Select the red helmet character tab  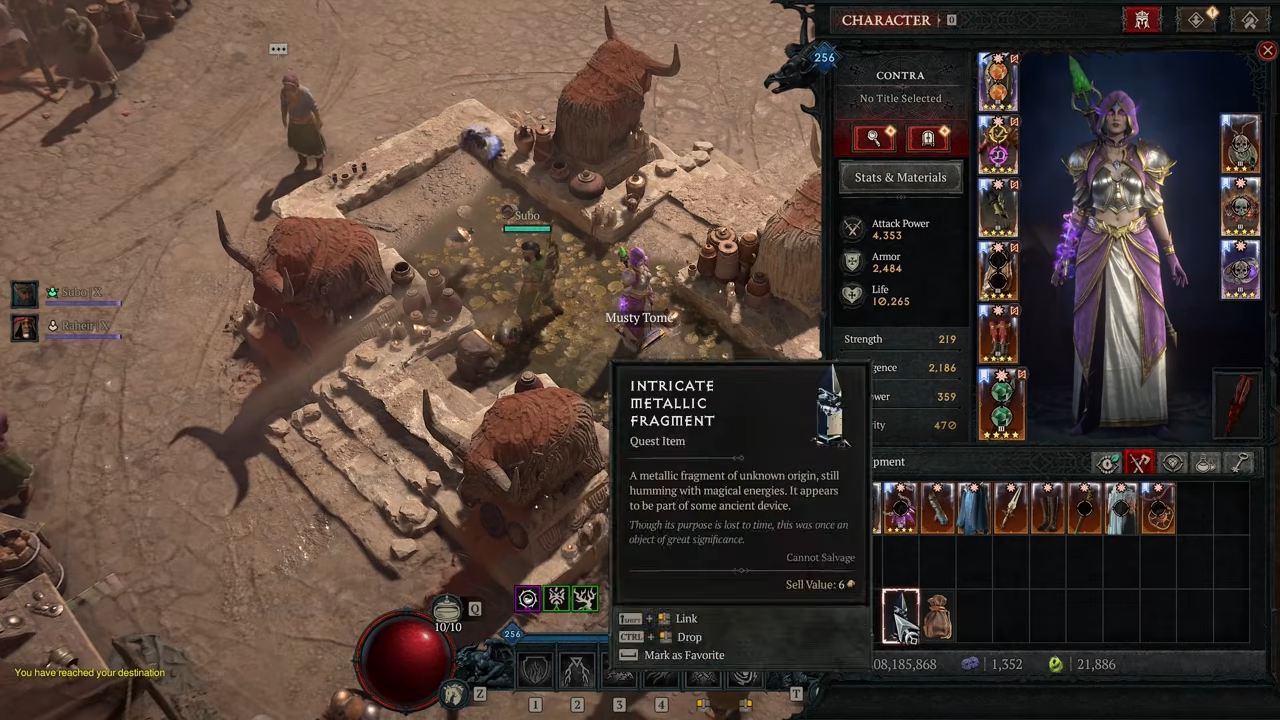1142,19
